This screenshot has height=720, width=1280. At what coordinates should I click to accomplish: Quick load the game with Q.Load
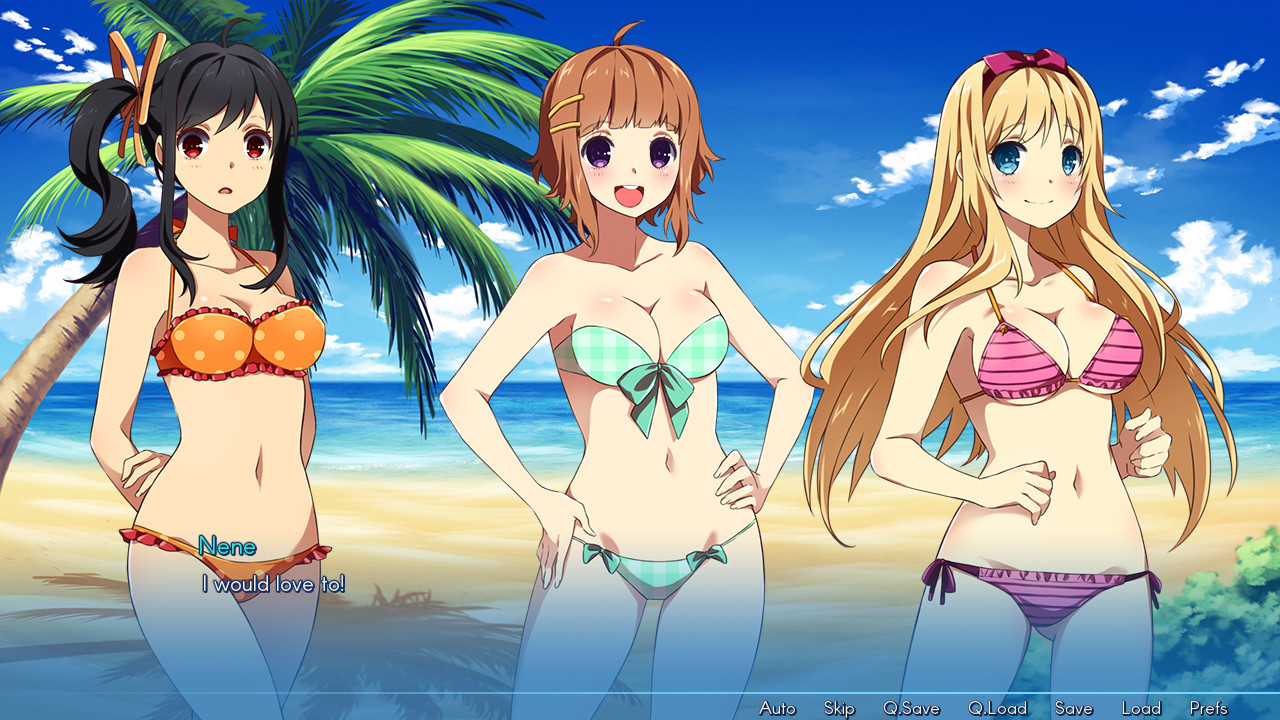point(1000,706)
